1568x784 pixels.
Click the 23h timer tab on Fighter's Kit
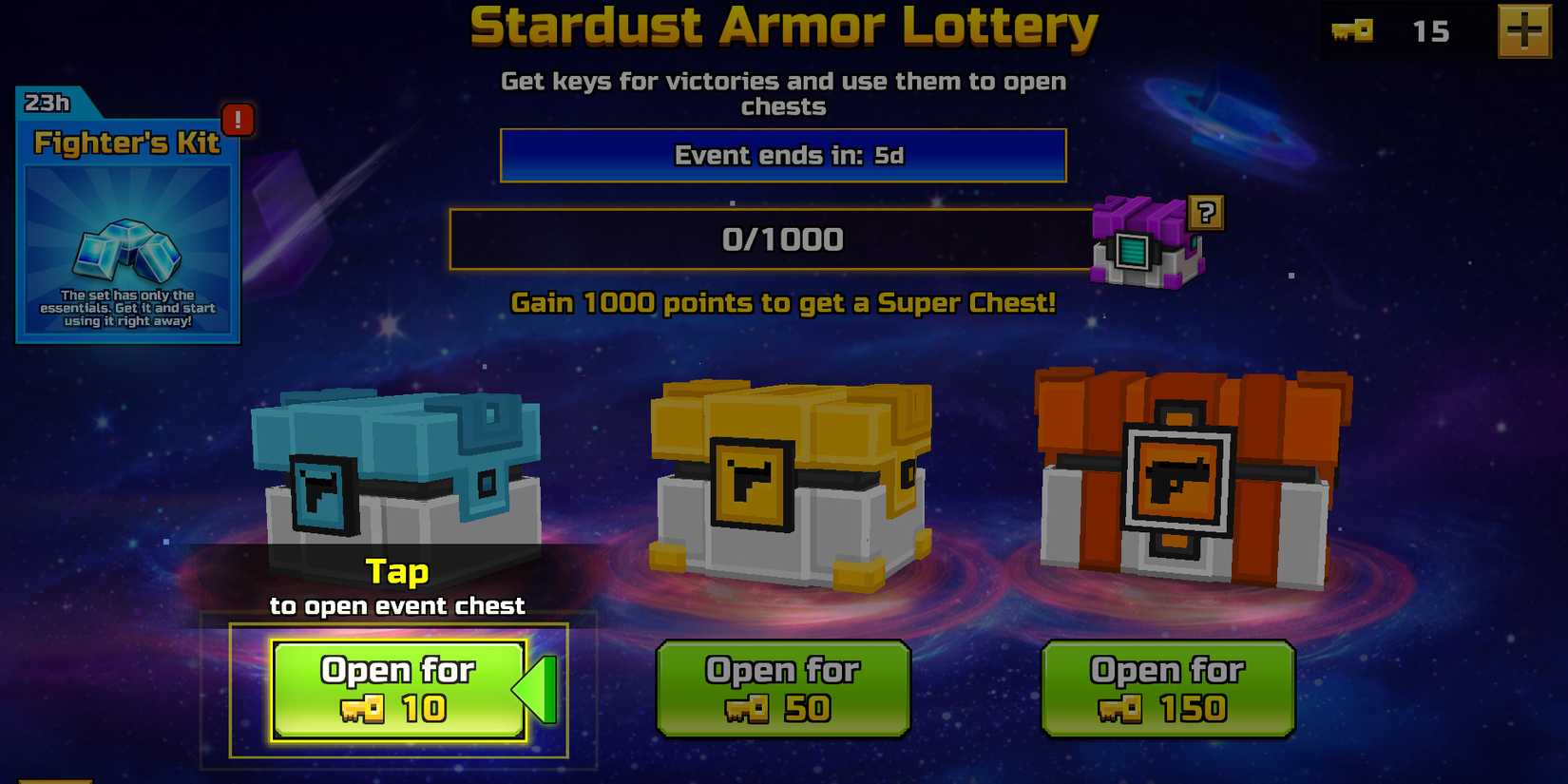tap(45, 104)
